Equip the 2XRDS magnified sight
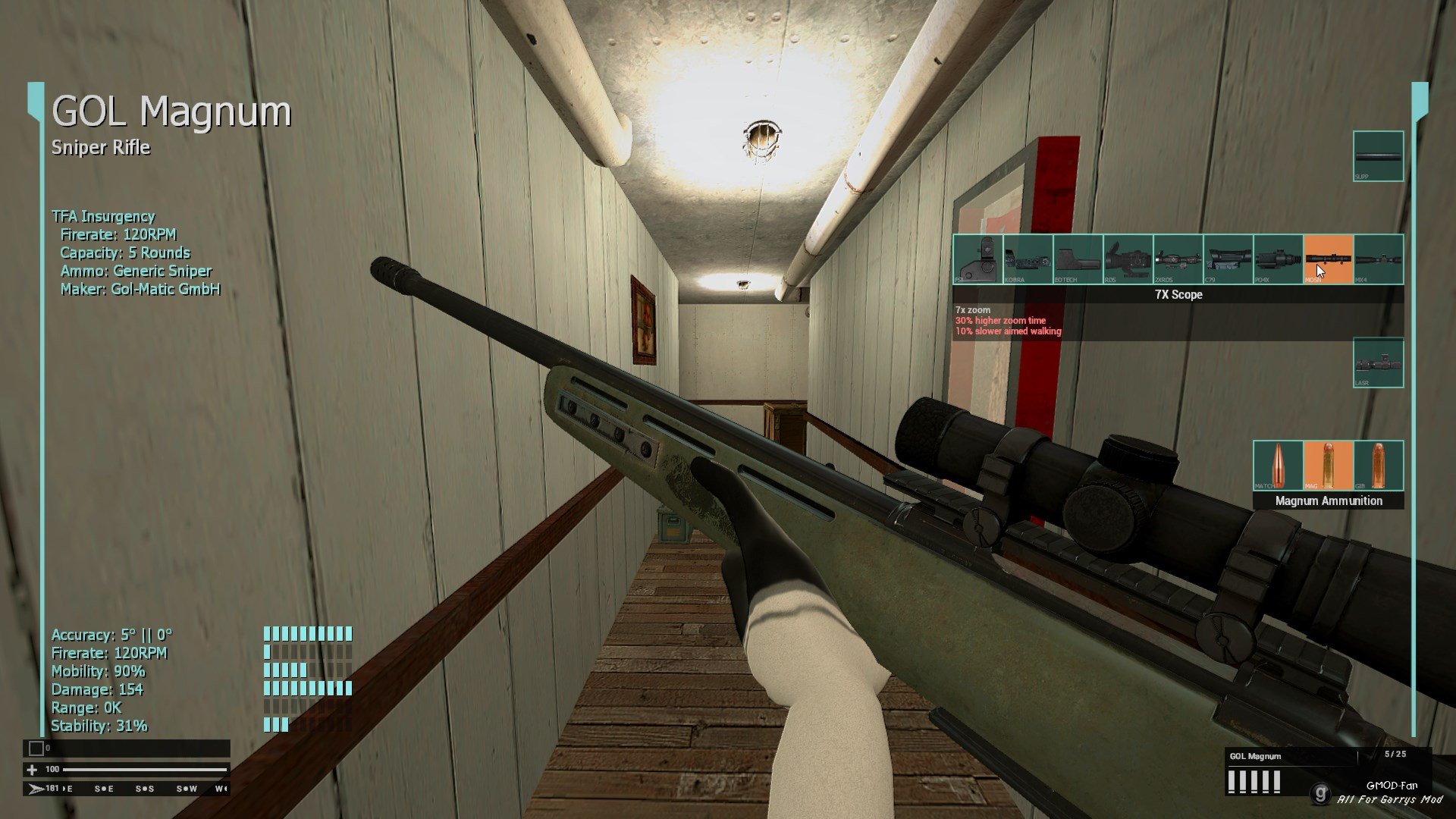The image size is (1456, 819). point(1178,259)
